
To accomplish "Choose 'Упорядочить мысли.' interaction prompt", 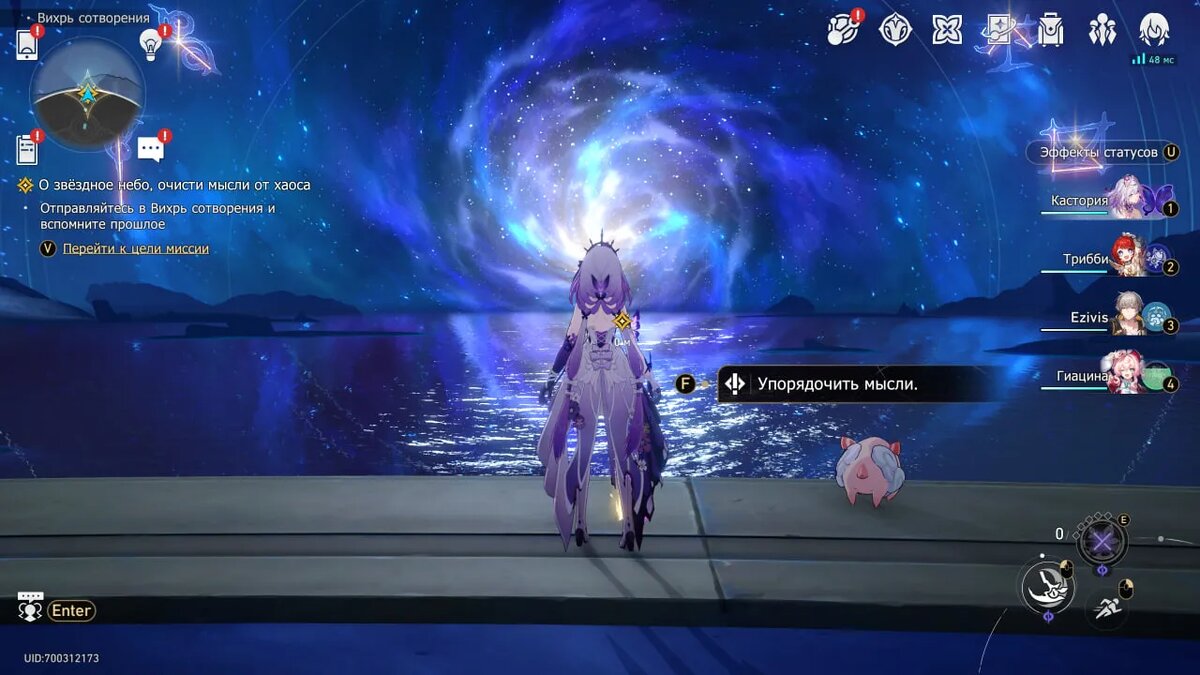I will click(x=836, y=384).
